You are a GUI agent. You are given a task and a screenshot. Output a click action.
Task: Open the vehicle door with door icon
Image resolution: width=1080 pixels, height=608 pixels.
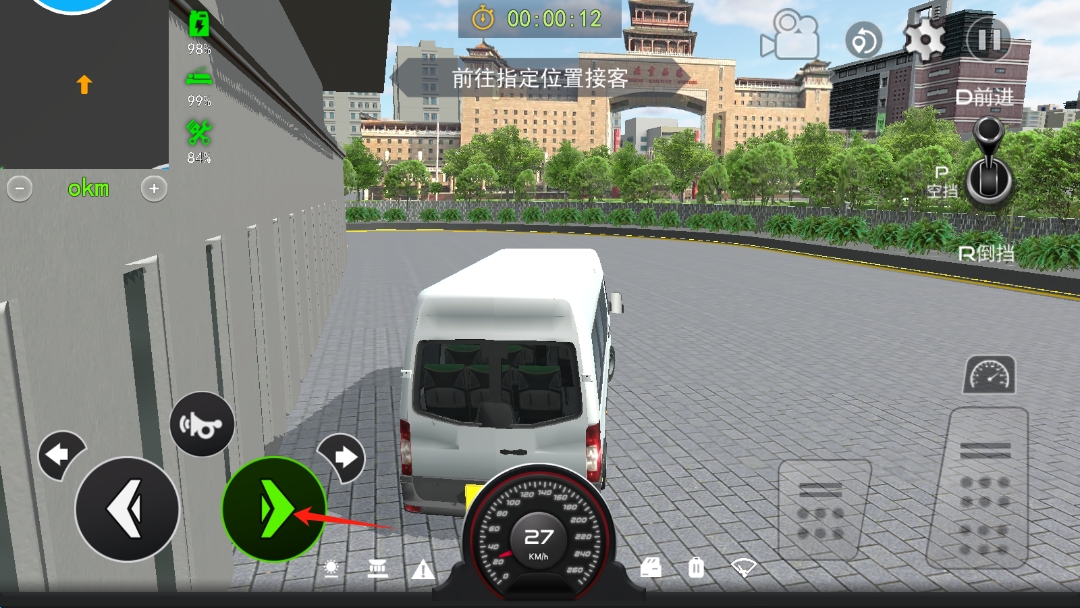pyautogui.click(x=651, y=568)
